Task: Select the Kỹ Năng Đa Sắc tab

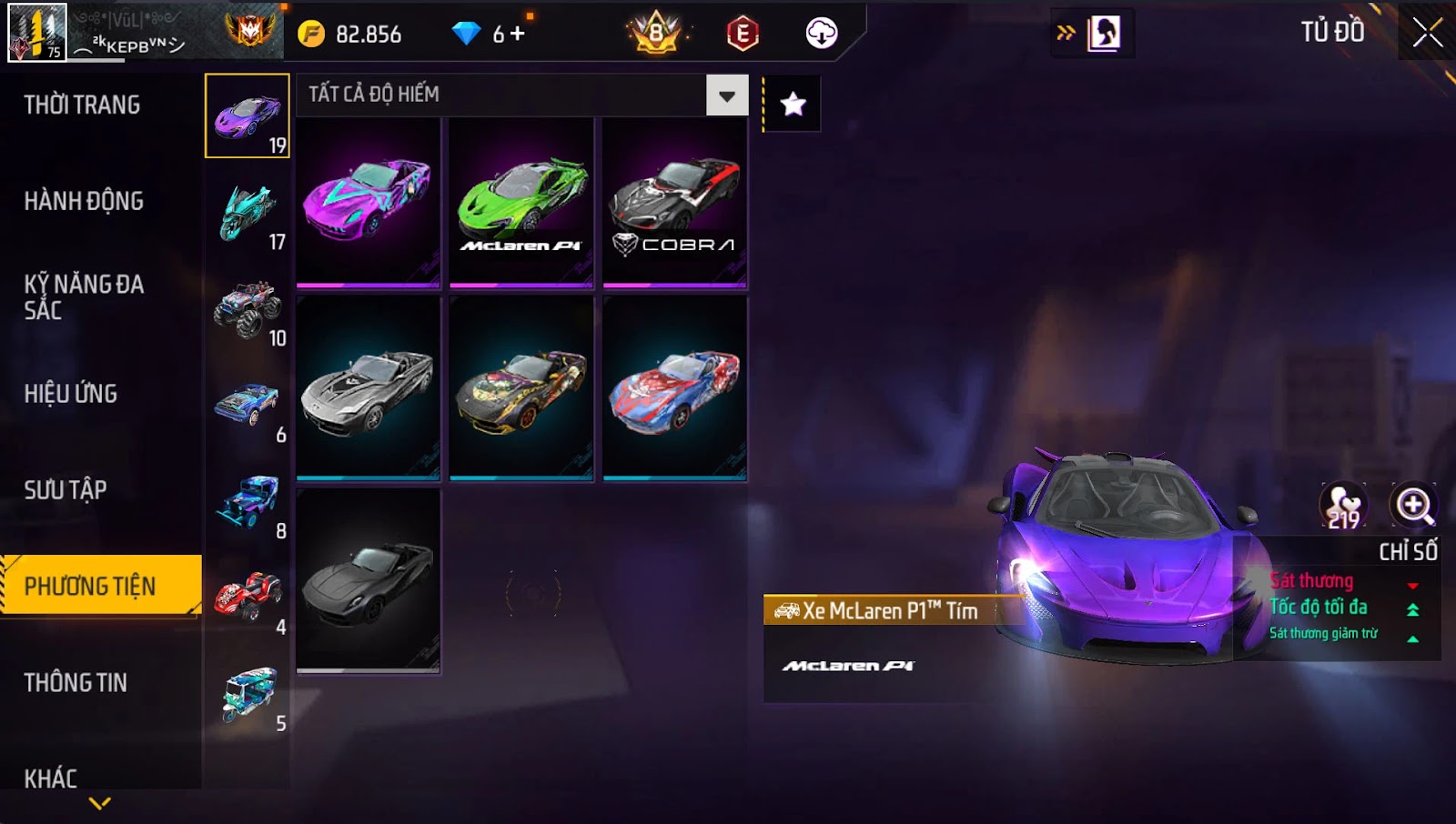Action: click(x=84, y=297)
